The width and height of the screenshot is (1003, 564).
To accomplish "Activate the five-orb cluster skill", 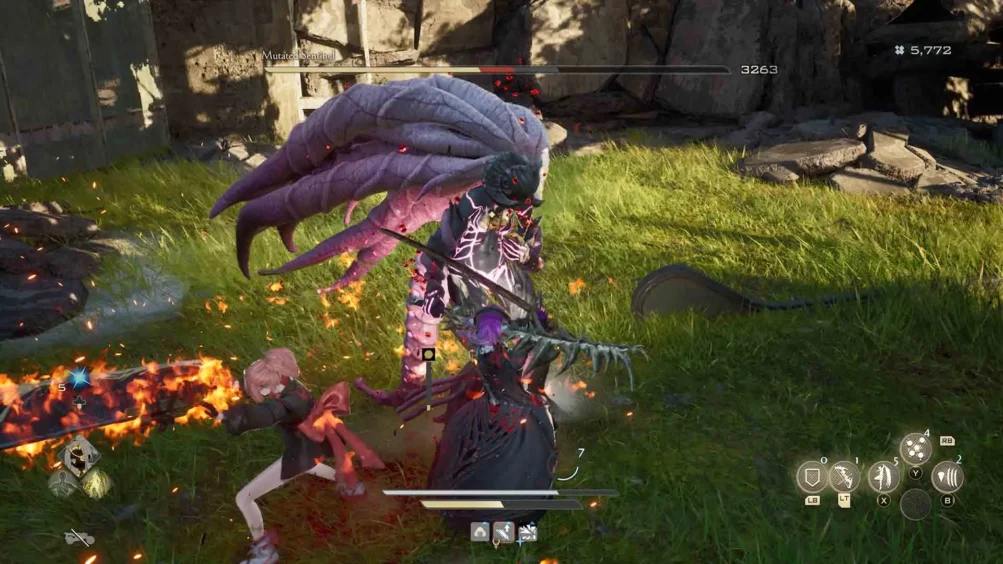I will 915,449.
